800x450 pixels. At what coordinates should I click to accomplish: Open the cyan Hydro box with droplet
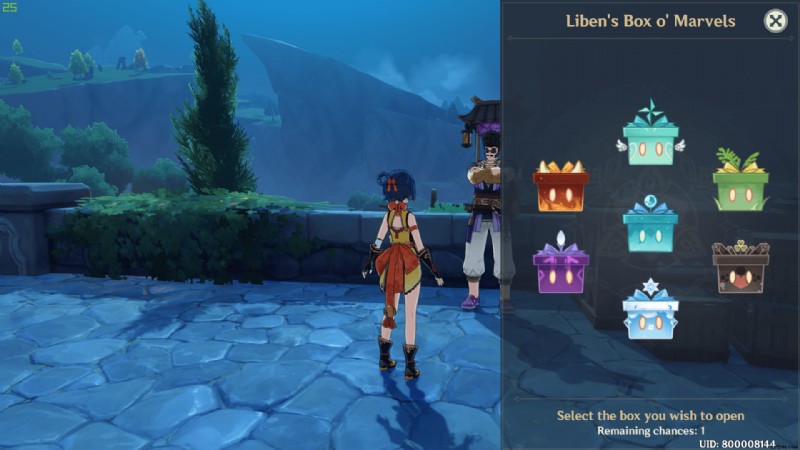(650, 226)
